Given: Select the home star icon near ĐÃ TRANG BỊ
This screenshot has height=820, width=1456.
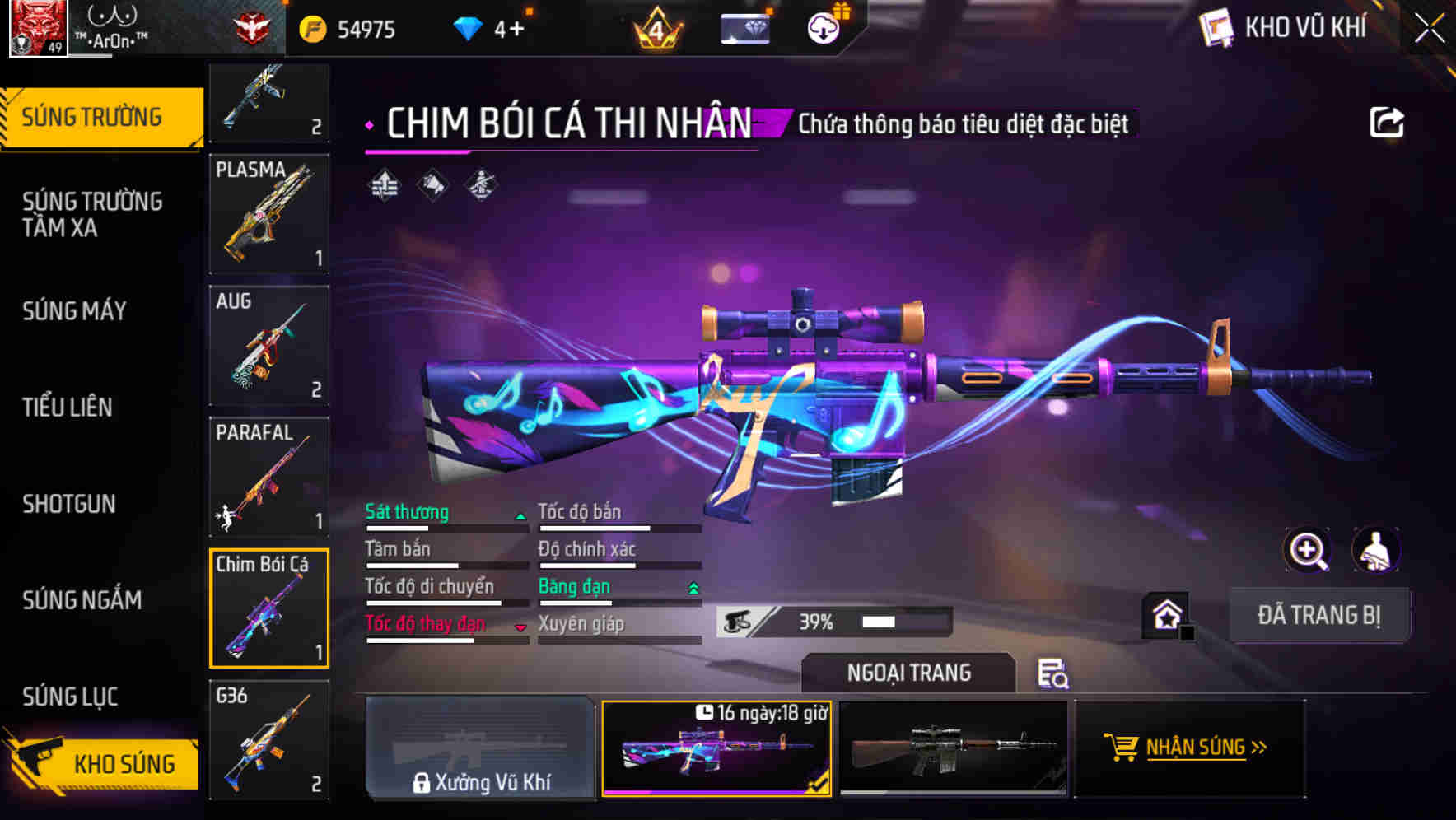Looking at the screenshot, I should point(1165,614).
